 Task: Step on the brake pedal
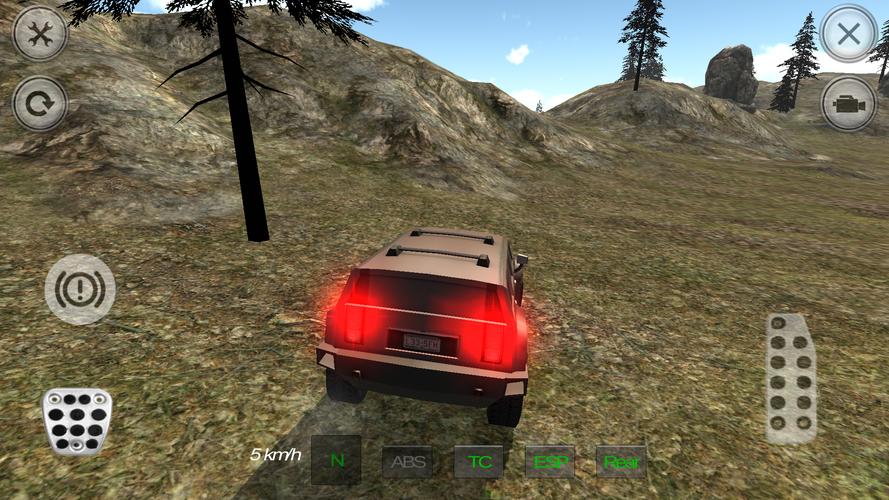coord(76,419)
